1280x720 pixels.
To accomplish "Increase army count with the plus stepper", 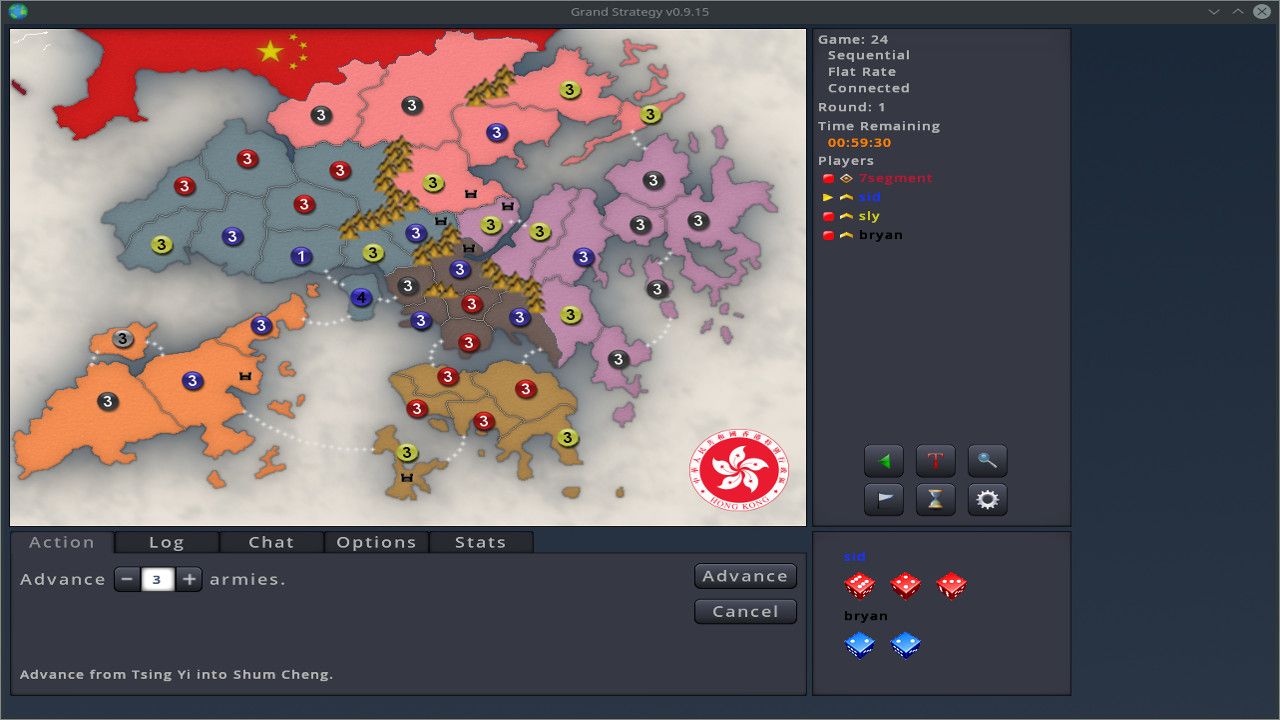I will (x=189, y=578).
